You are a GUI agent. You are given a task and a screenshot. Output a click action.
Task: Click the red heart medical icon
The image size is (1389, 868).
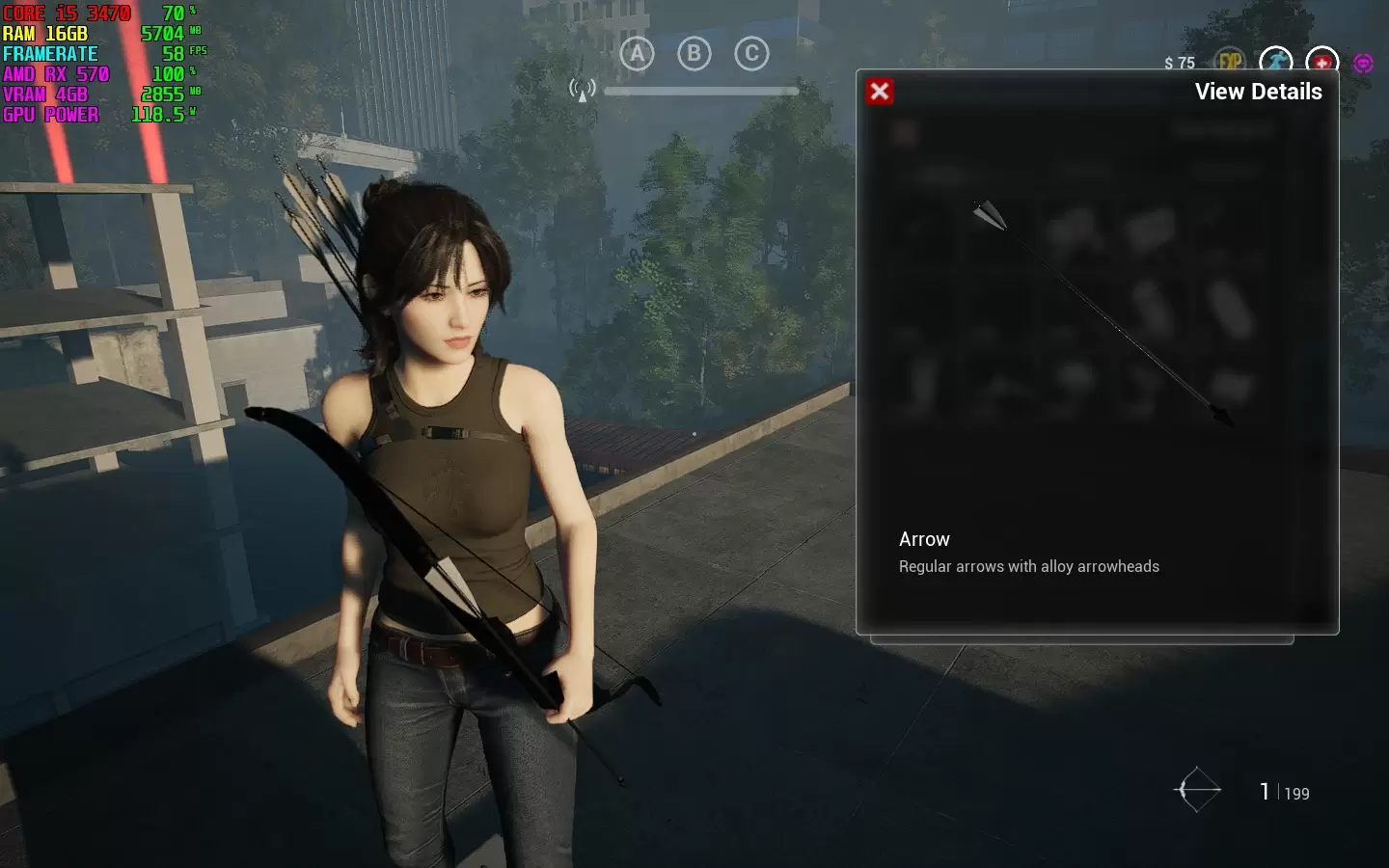click(1321, 62)
